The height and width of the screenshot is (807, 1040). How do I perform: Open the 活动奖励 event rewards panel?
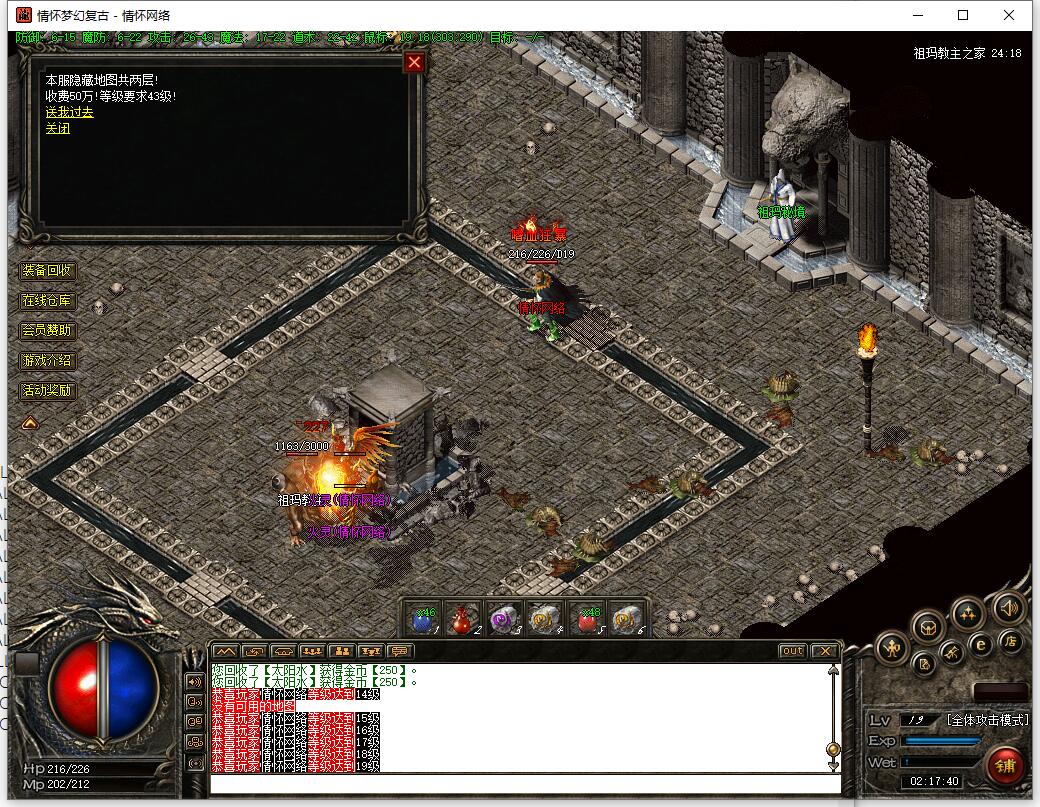48,391
